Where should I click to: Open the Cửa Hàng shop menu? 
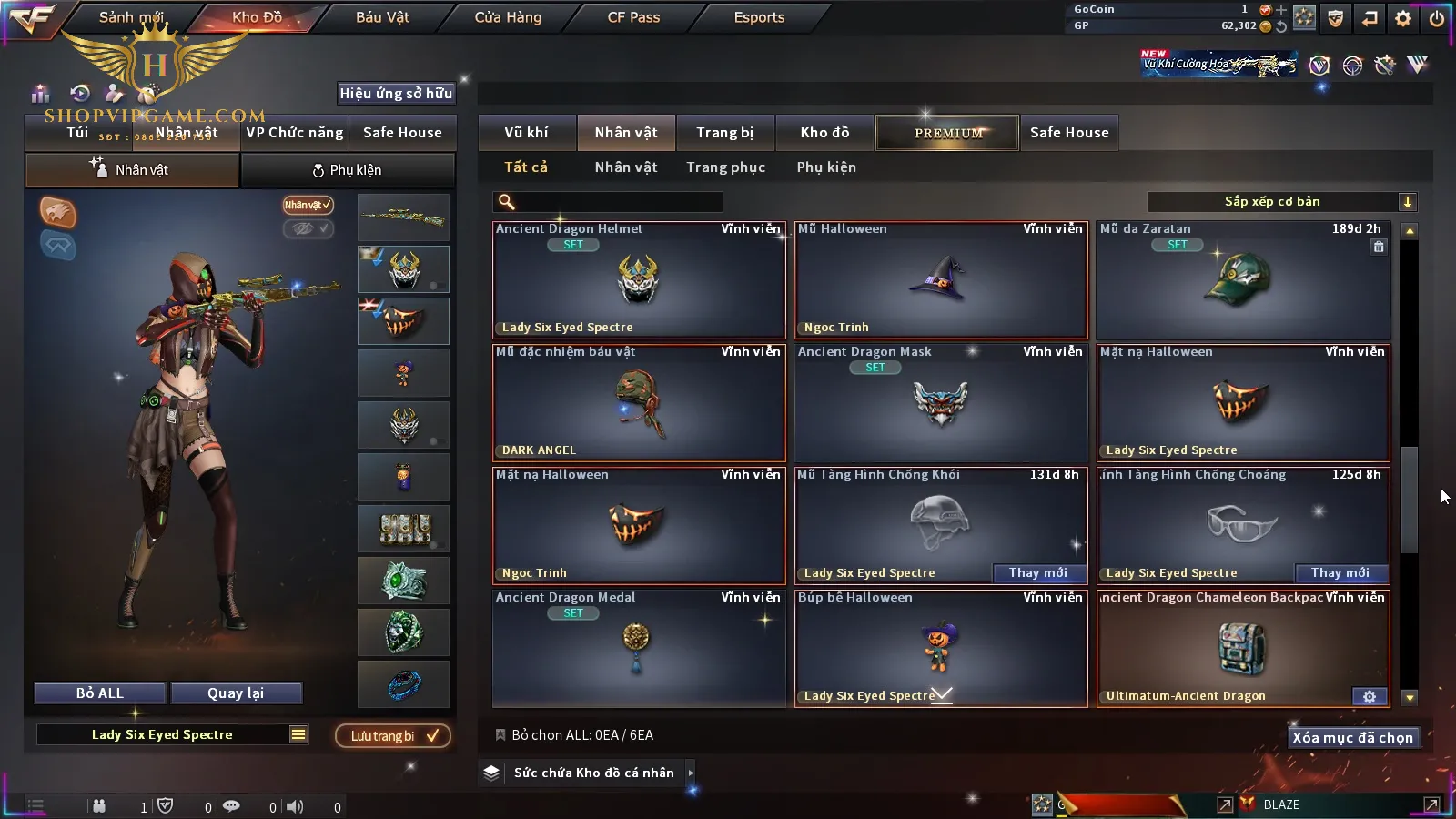[x=508, y=17]
